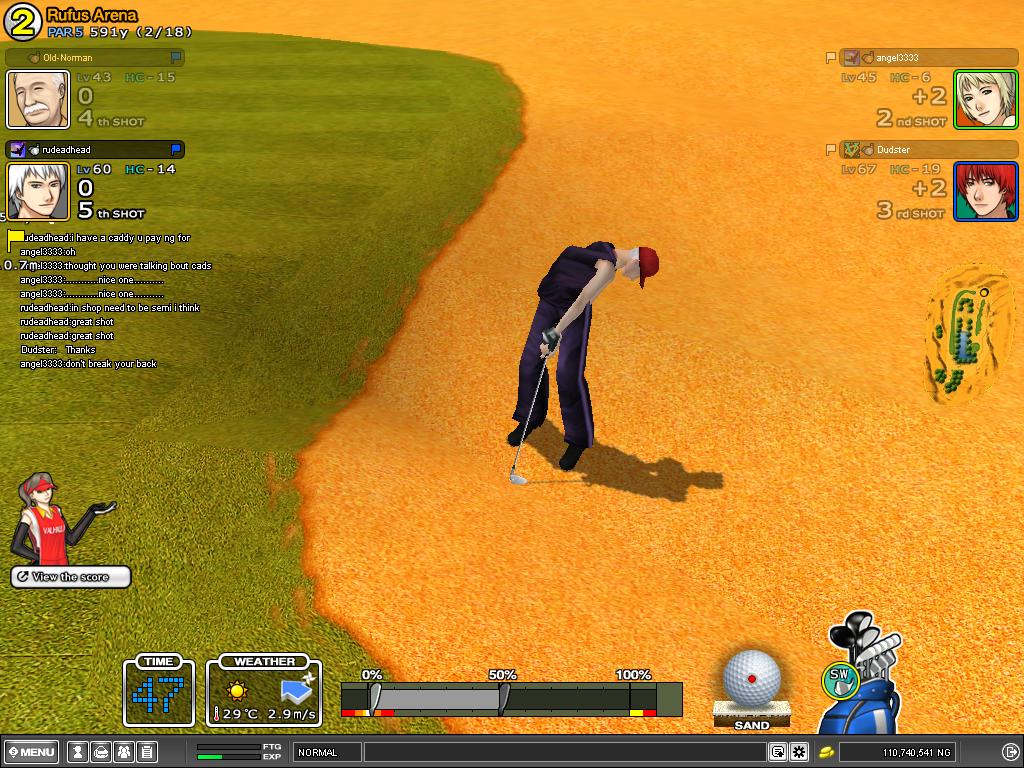Click the weather panel
Image resolution: width=1024 pixels, height=768 pixels.
[x=264, y=692]
